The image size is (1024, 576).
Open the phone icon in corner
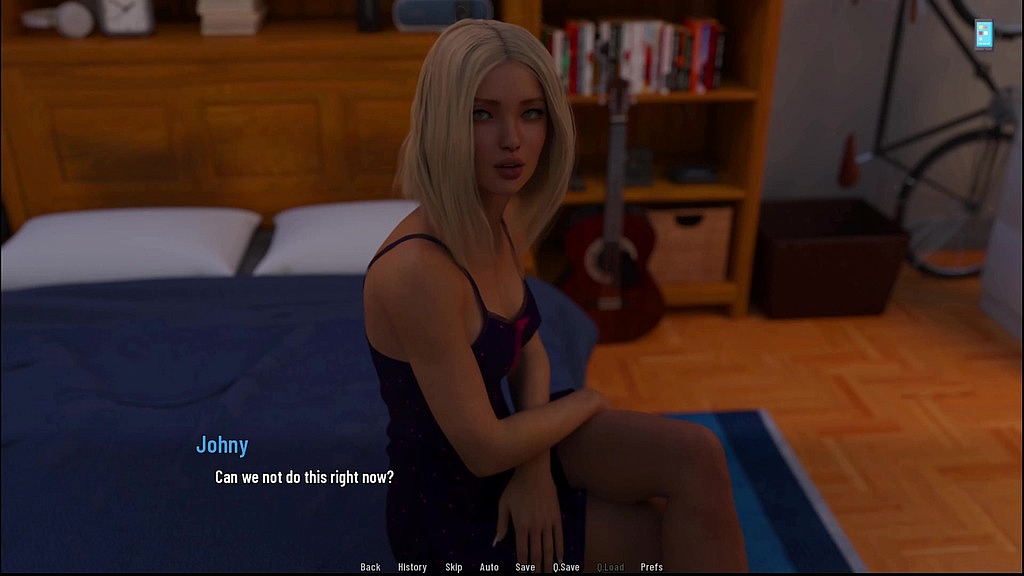point(984,33)
